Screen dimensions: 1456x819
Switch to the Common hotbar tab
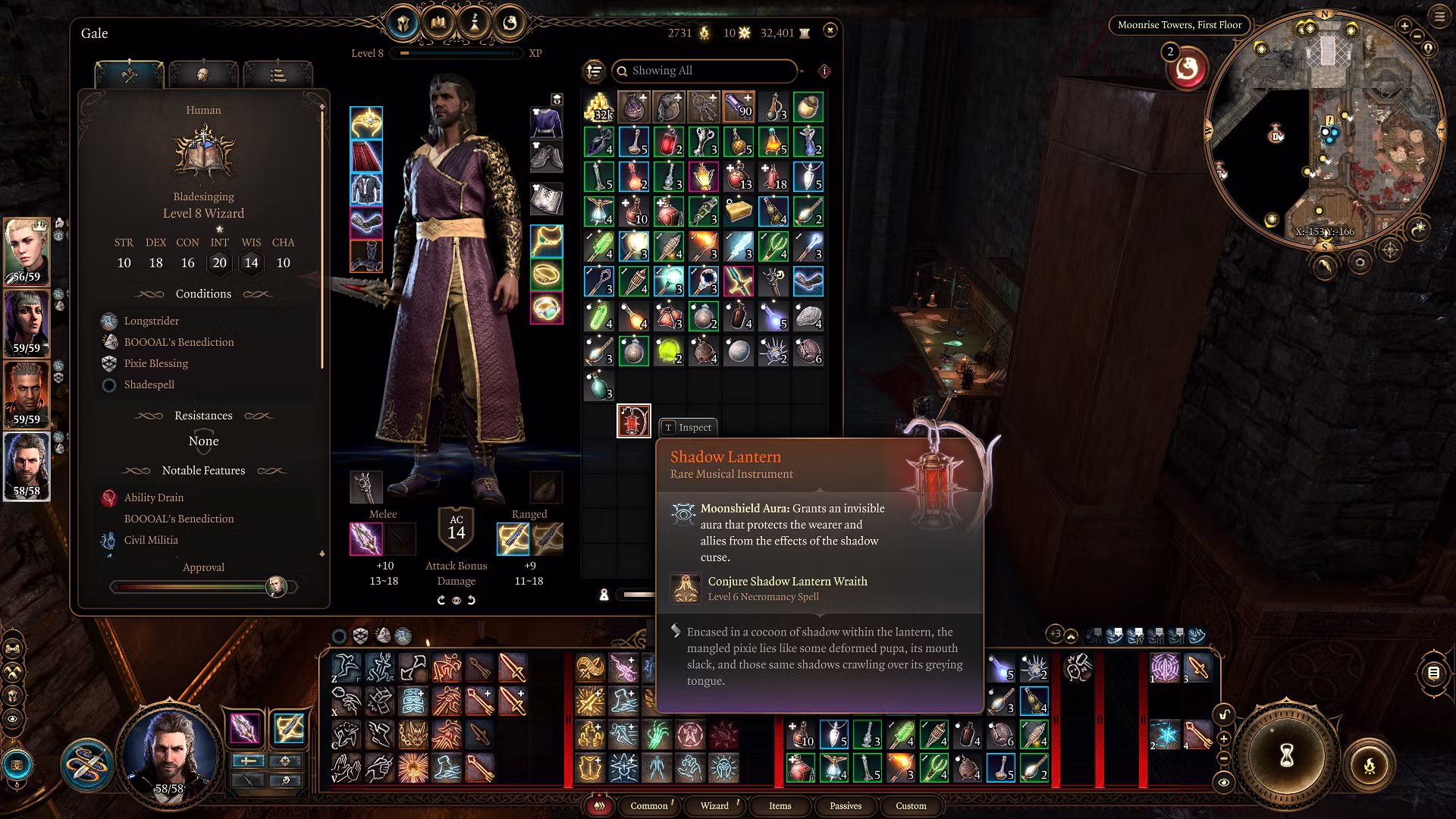[x=649, y=805]
